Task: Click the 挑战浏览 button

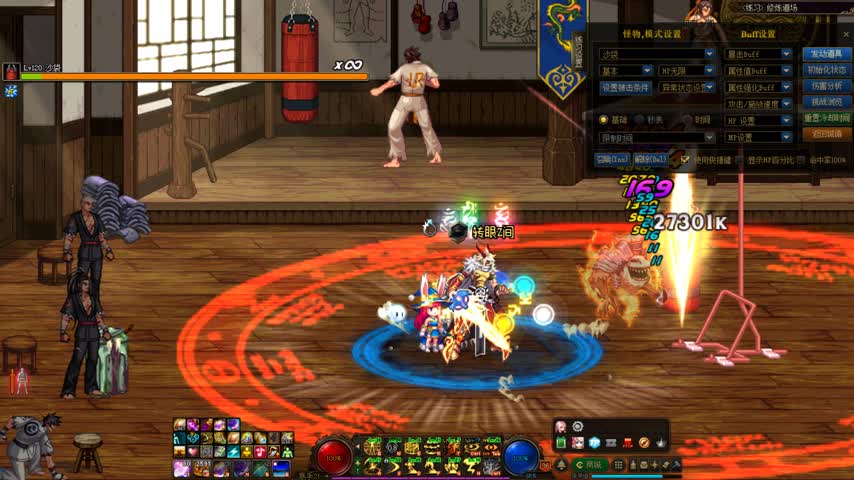Action: click(x=826, y=102)
